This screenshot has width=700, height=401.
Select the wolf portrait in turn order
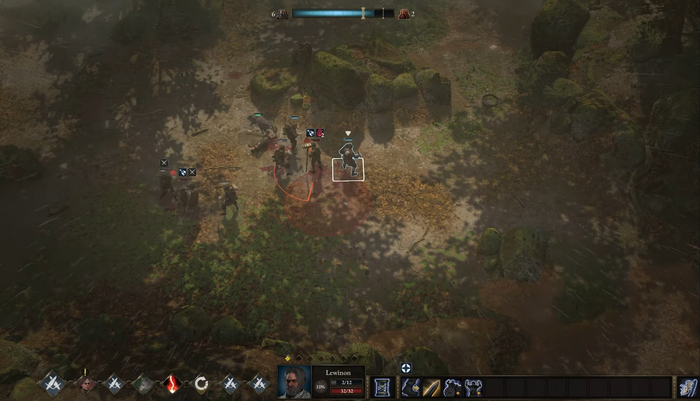[143, 383]
